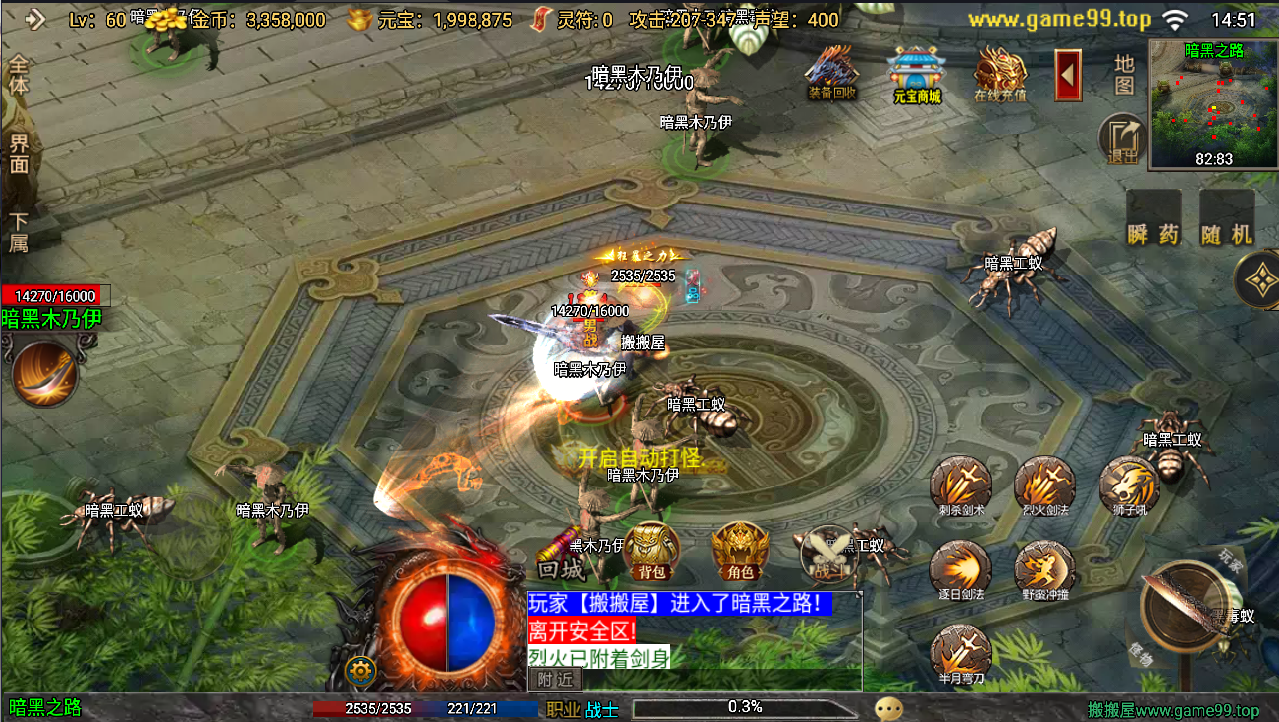
Task: Open the 在线充值 online recharge icon
Action: click(x=1000, y=73)
